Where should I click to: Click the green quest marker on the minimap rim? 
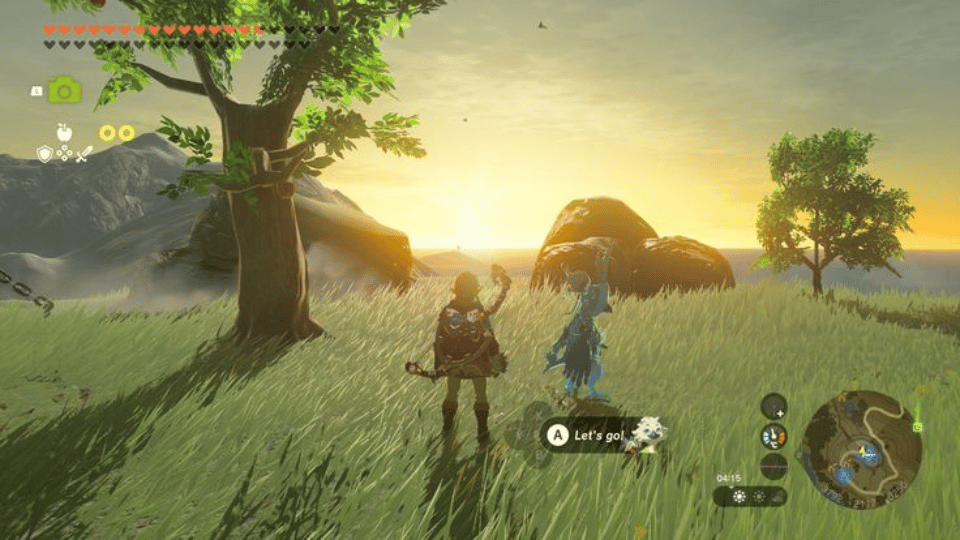[x=917, y=426]
